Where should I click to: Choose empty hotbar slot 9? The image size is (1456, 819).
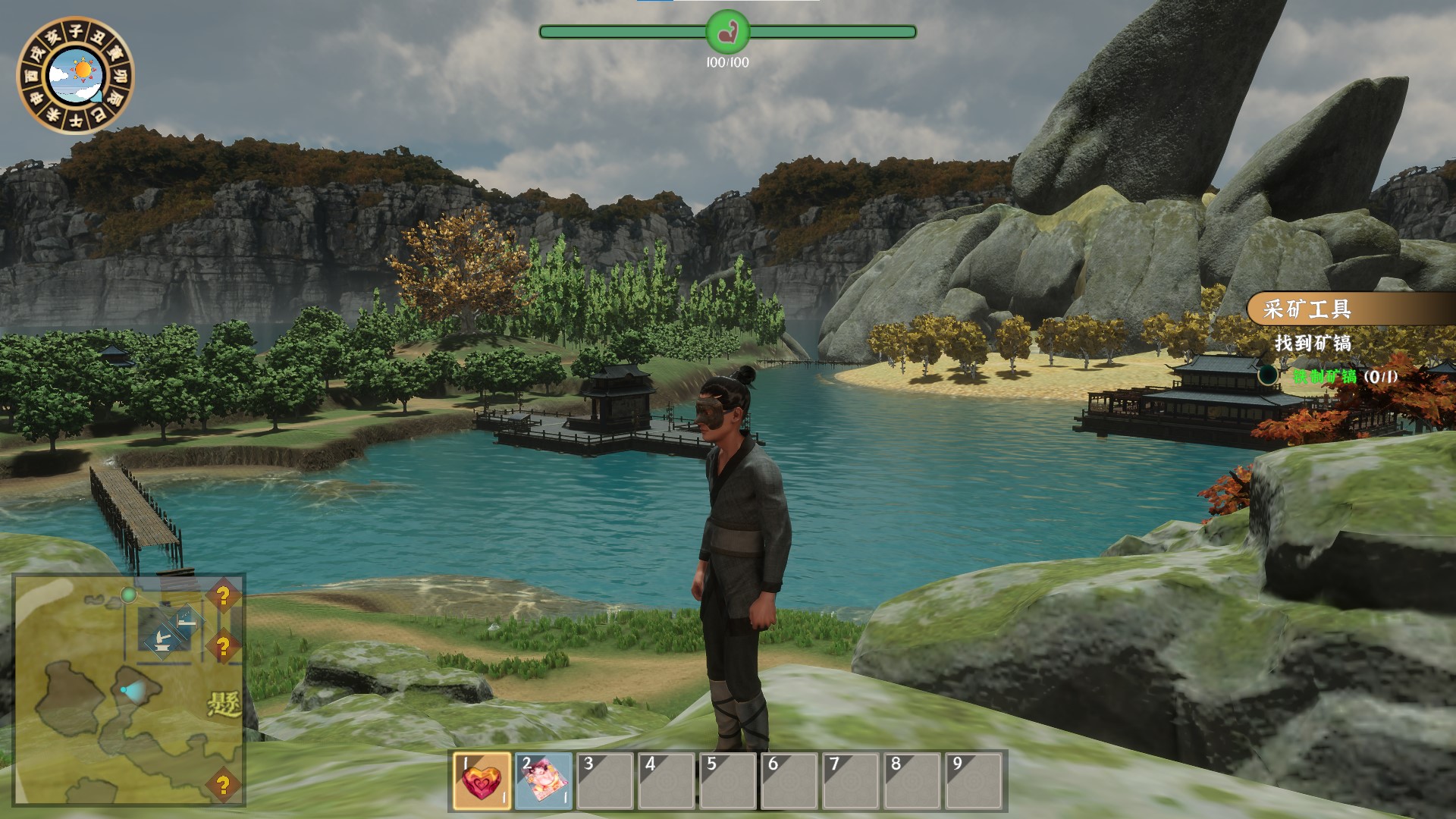[x=974, y=781]
